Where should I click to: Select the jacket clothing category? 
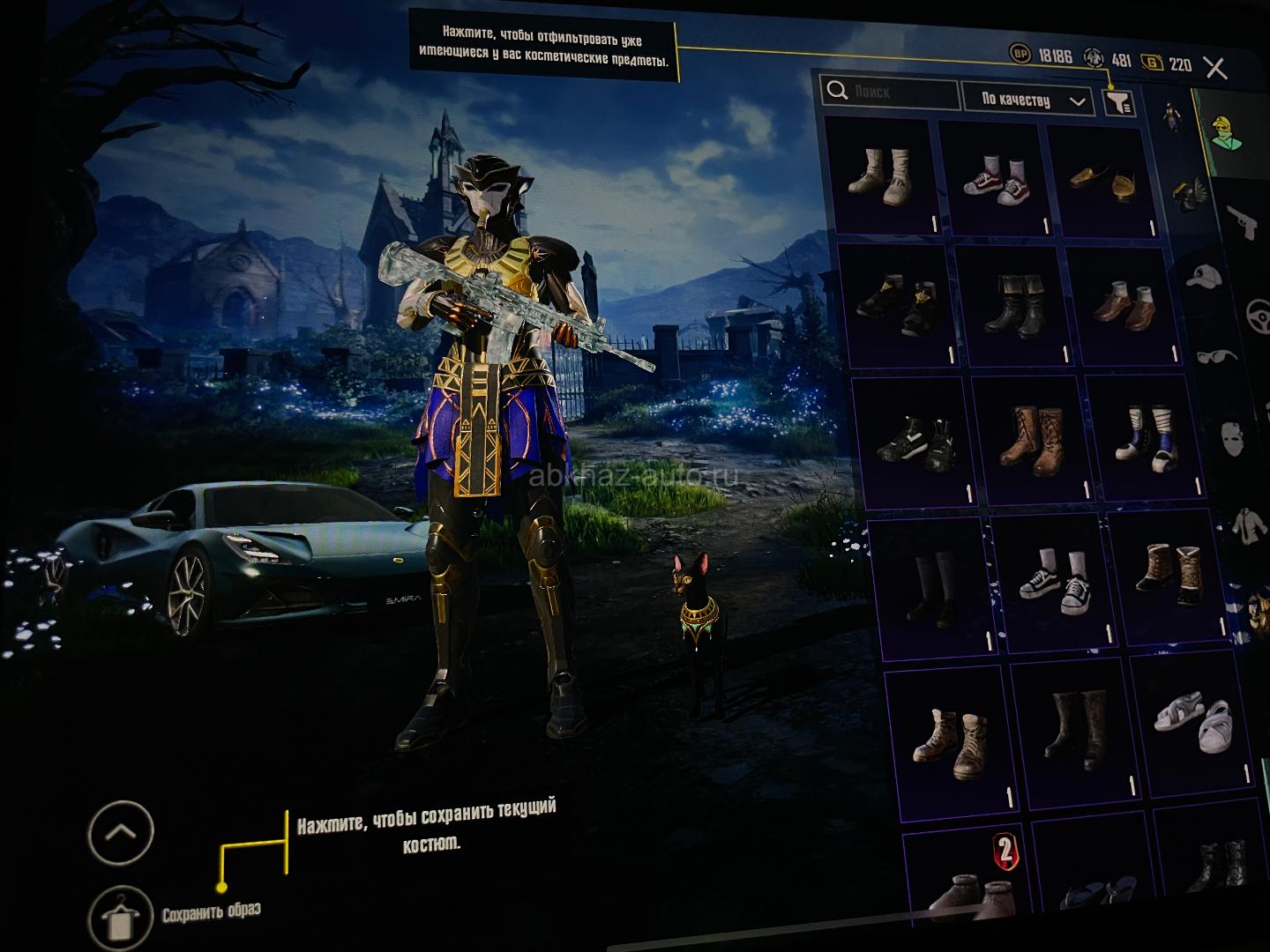coord(1247,527)
